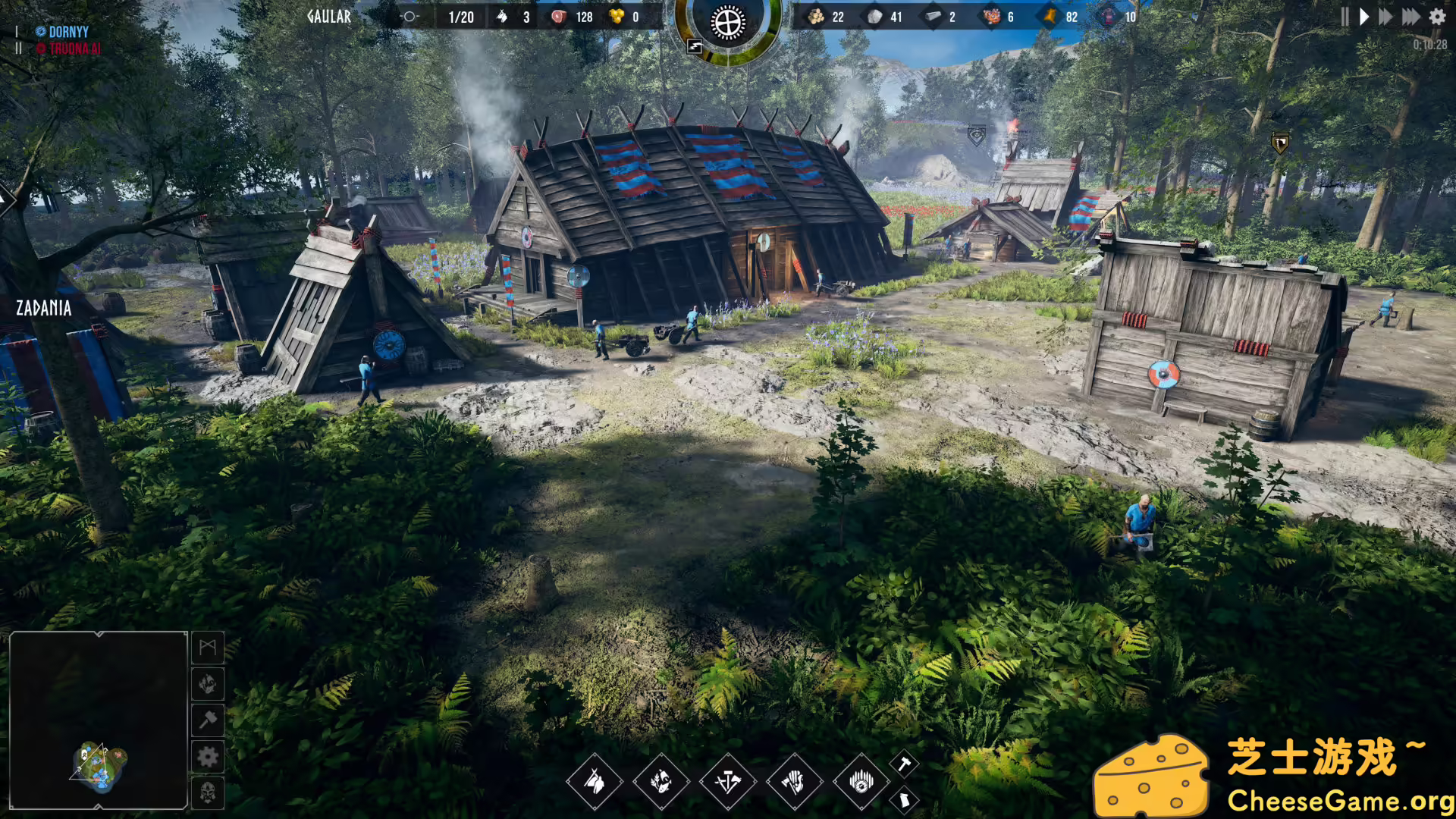
Task: Click the gold resource counter showing 0
Action: 623,17
